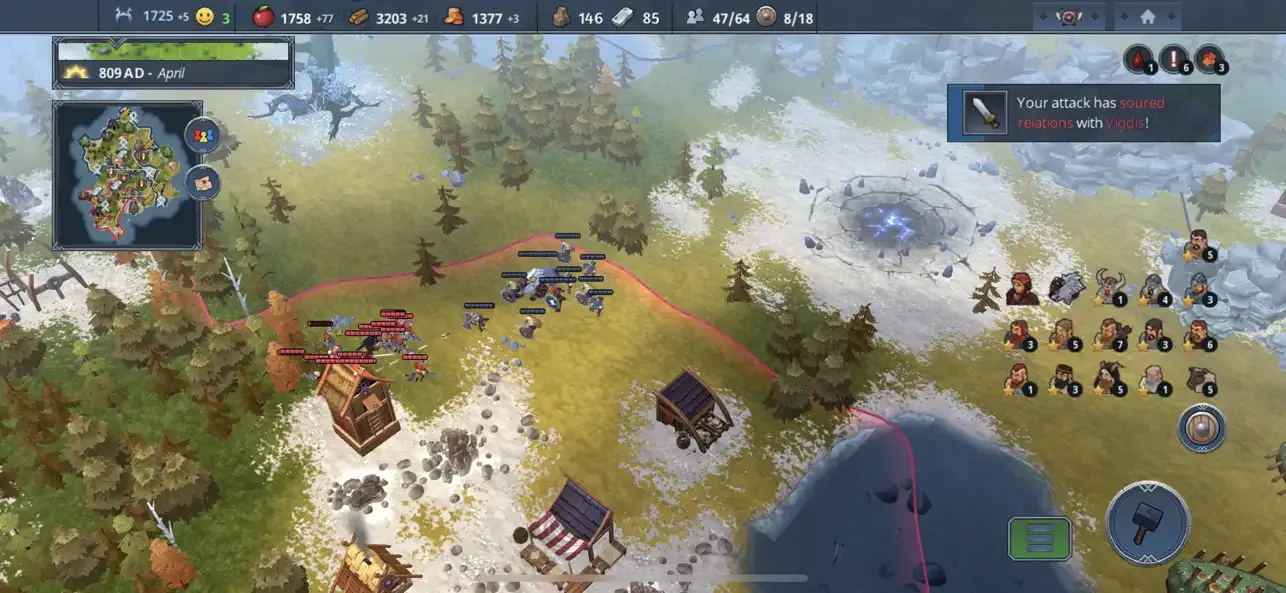
Task: Select the red-hooded villager portrait
Action: tap(1020, 287)
